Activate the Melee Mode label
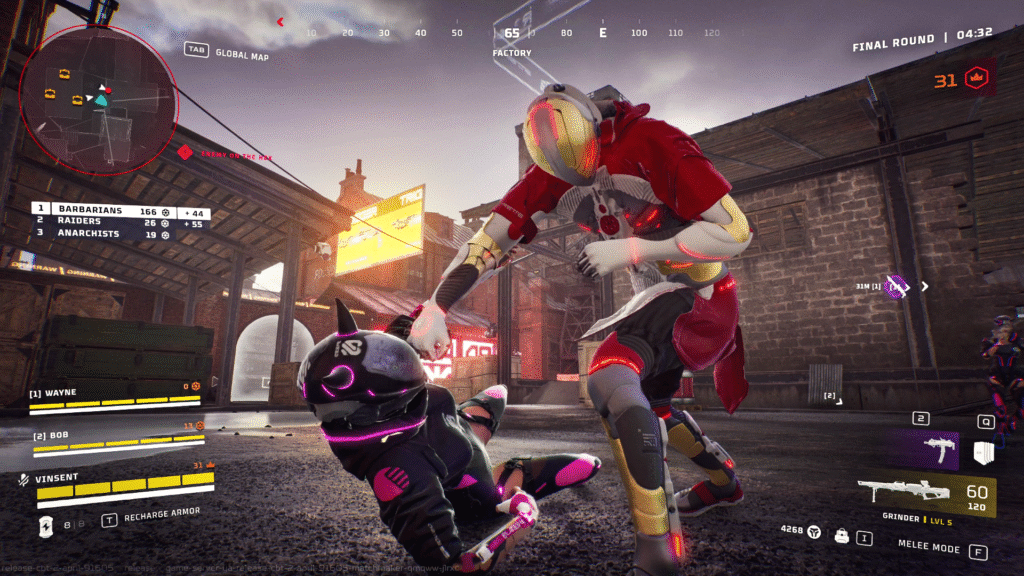This screenshot has height=576, width=1024. 929,549
